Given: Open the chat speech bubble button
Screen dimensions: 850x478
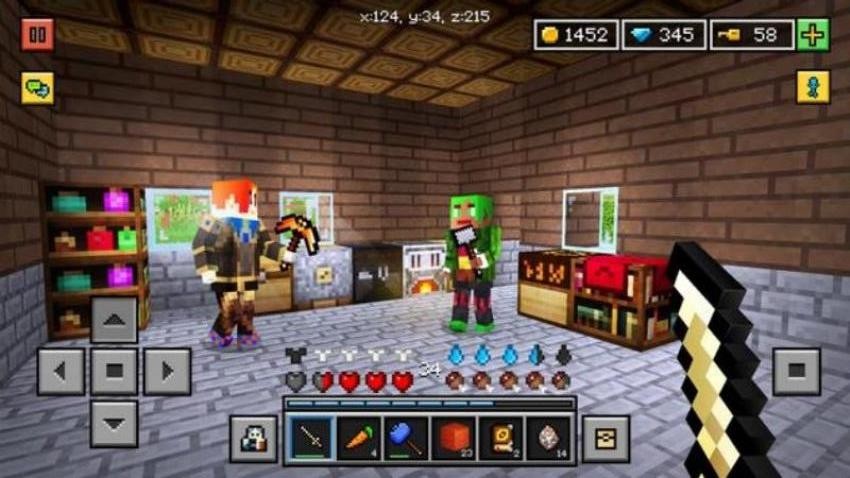Looking at the screenshot, I should [37, 88].
